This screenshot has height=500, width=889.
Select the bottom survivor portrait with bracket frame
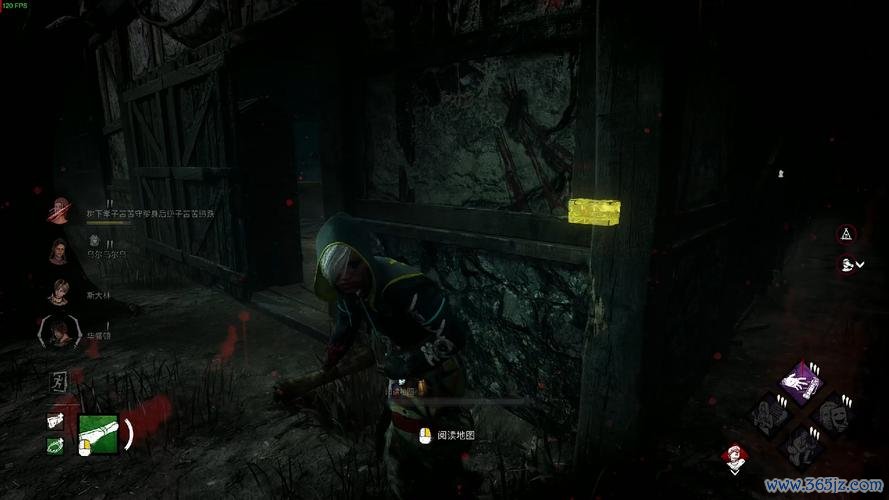point(59,331)
